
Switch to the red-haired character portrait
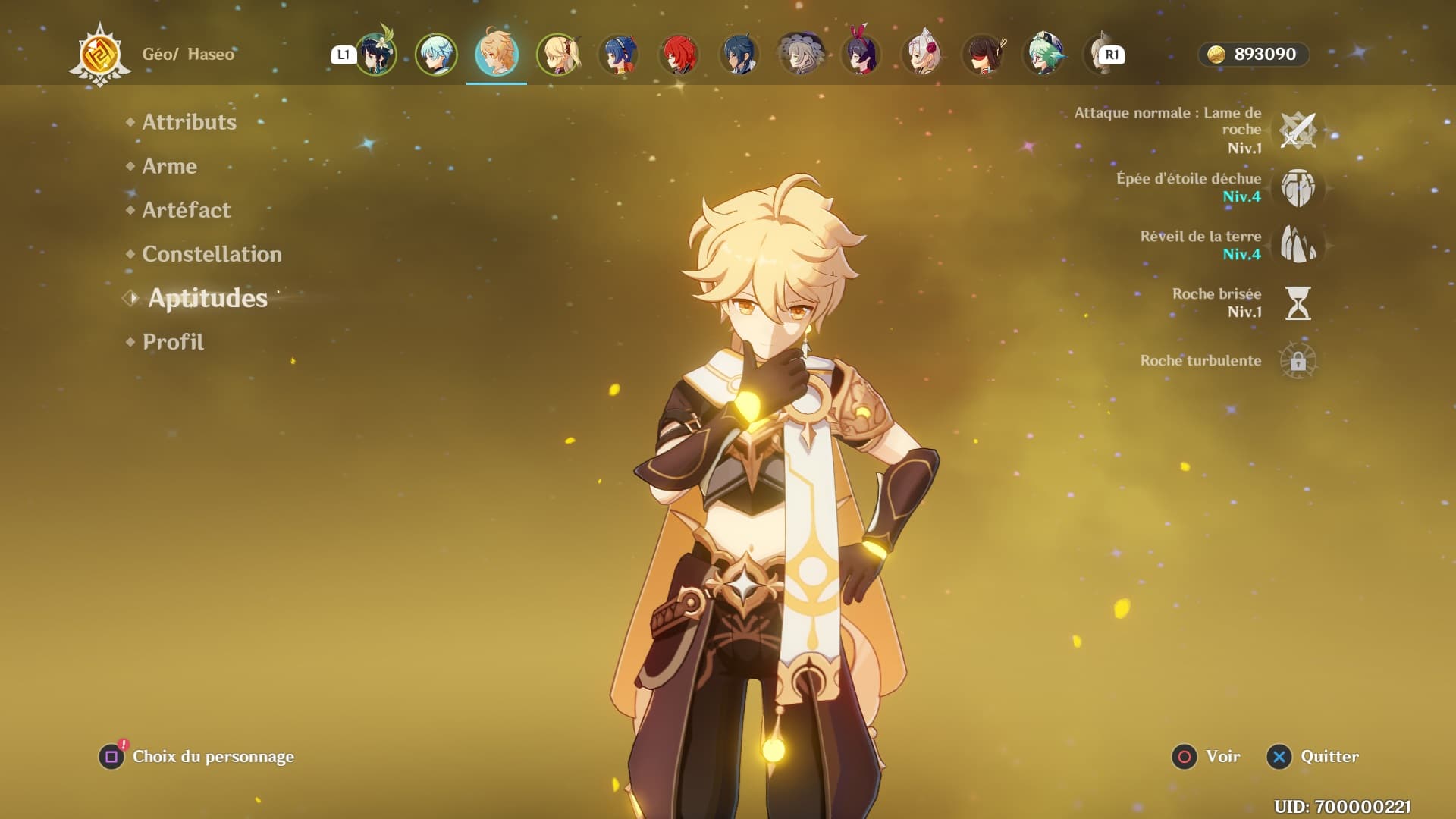pyautogui.click(x=679, y=55)
